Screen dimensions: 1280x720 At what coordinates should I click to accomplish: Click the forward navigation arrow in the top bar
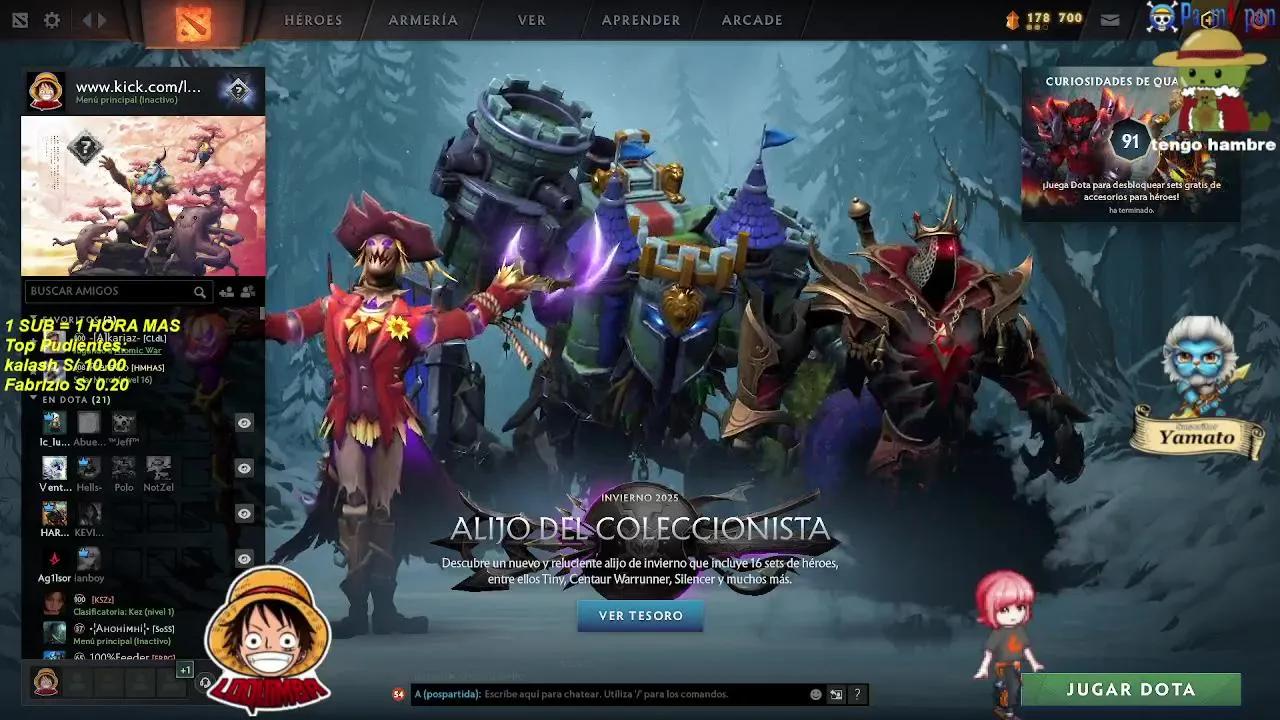coord(100,19)
